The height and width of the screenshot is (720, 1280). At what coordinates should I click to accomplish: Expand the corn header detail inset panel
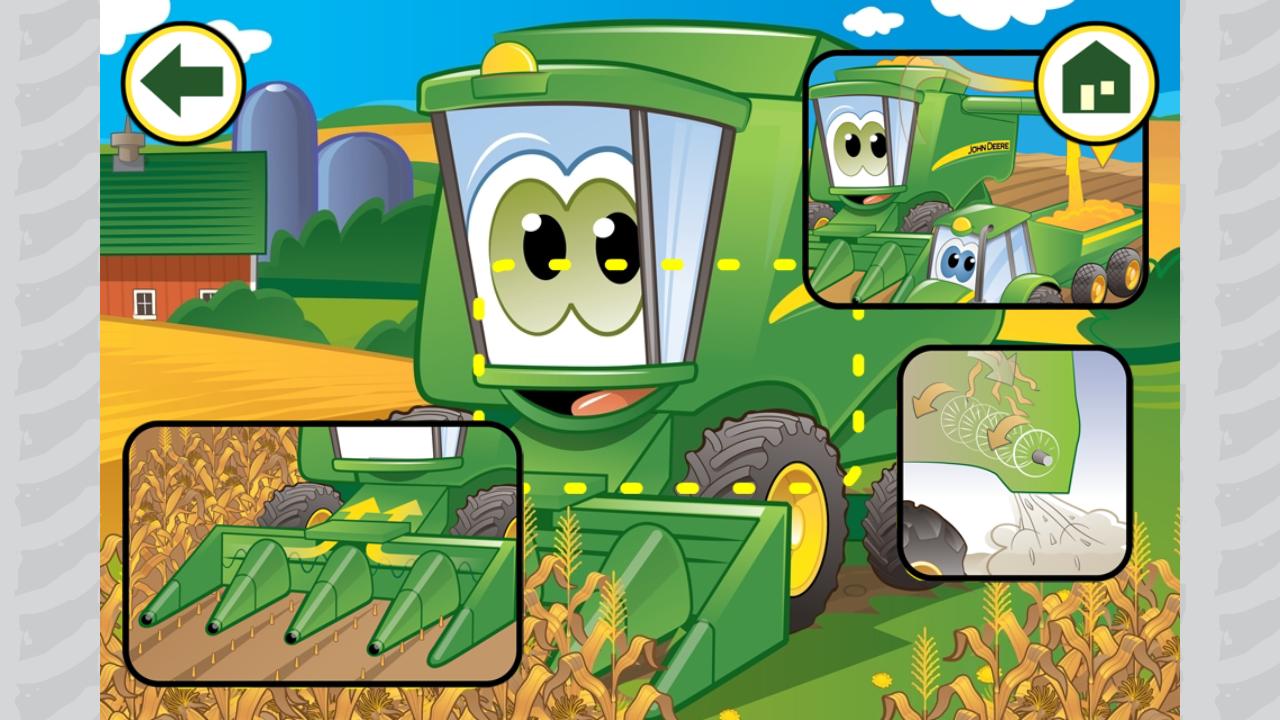click(320, 555)
